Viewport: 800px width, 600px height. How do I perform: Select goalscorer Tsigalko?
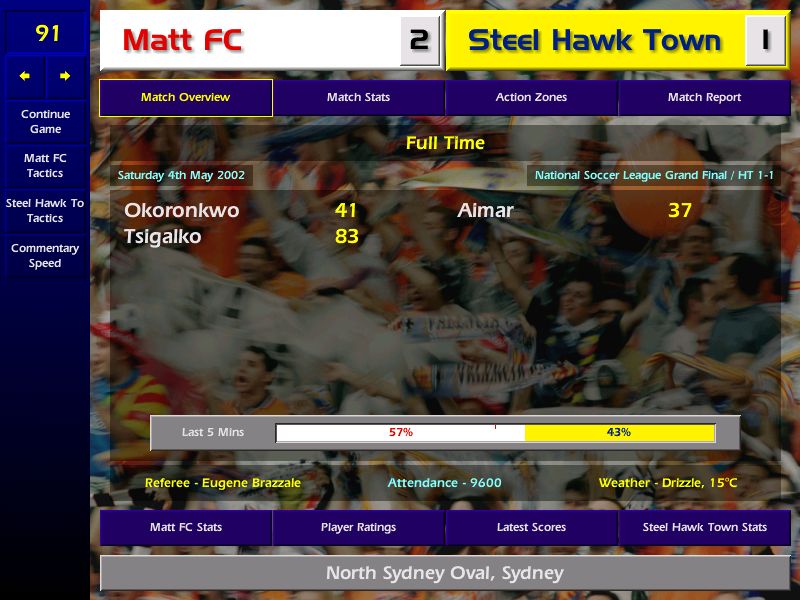pos(163,237)
